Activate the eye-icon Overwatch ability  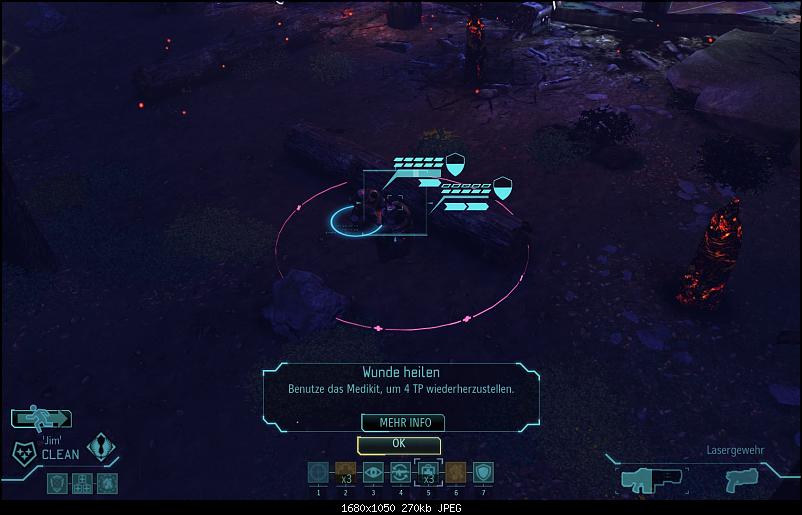click(x=373, y=472)
